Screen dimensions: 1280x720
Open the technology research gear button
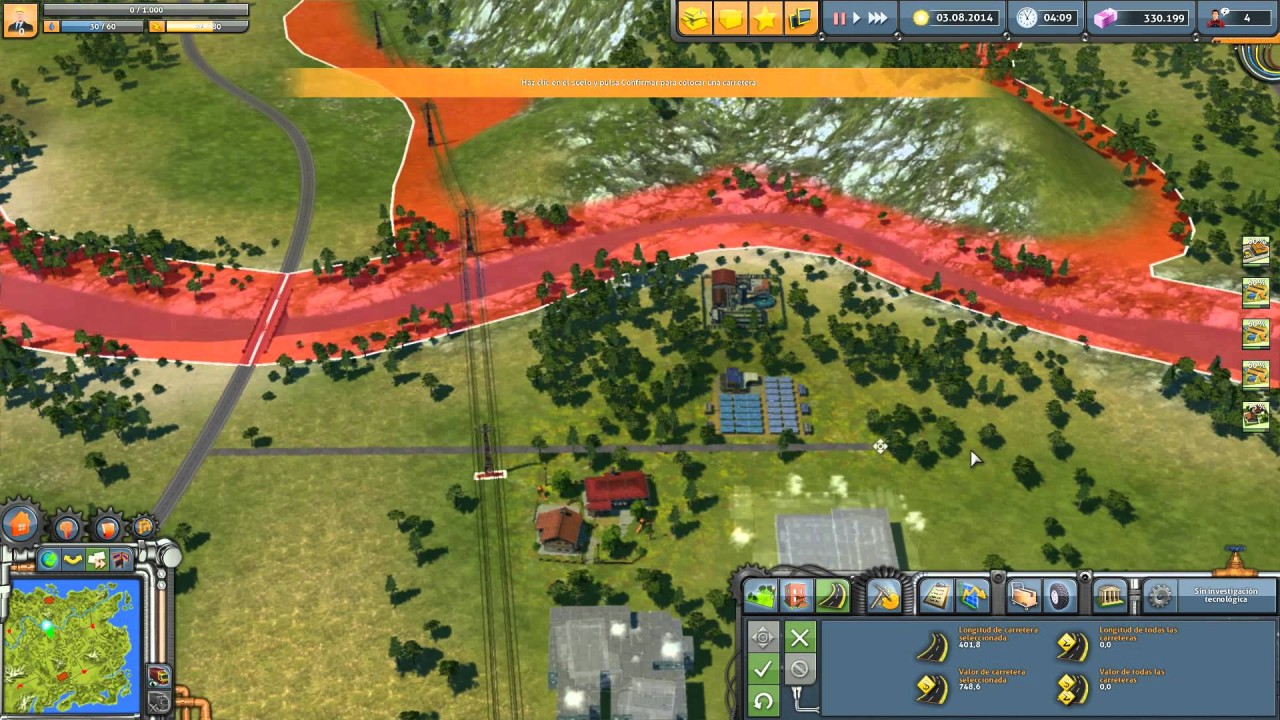(x=1159, y=596)
